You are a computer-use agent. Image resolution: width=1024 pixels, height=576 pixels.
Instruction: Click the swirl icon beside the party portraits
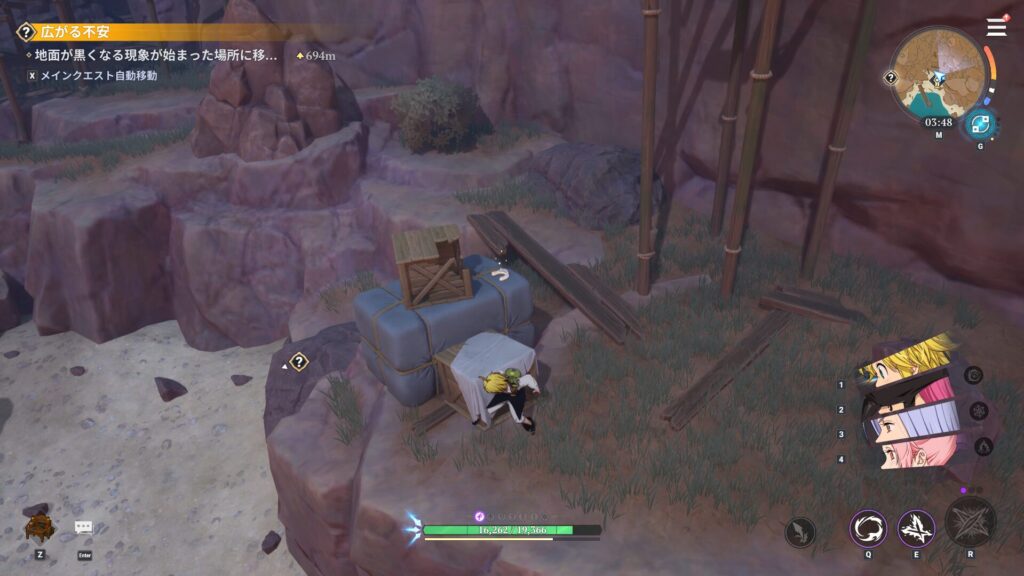973,375
